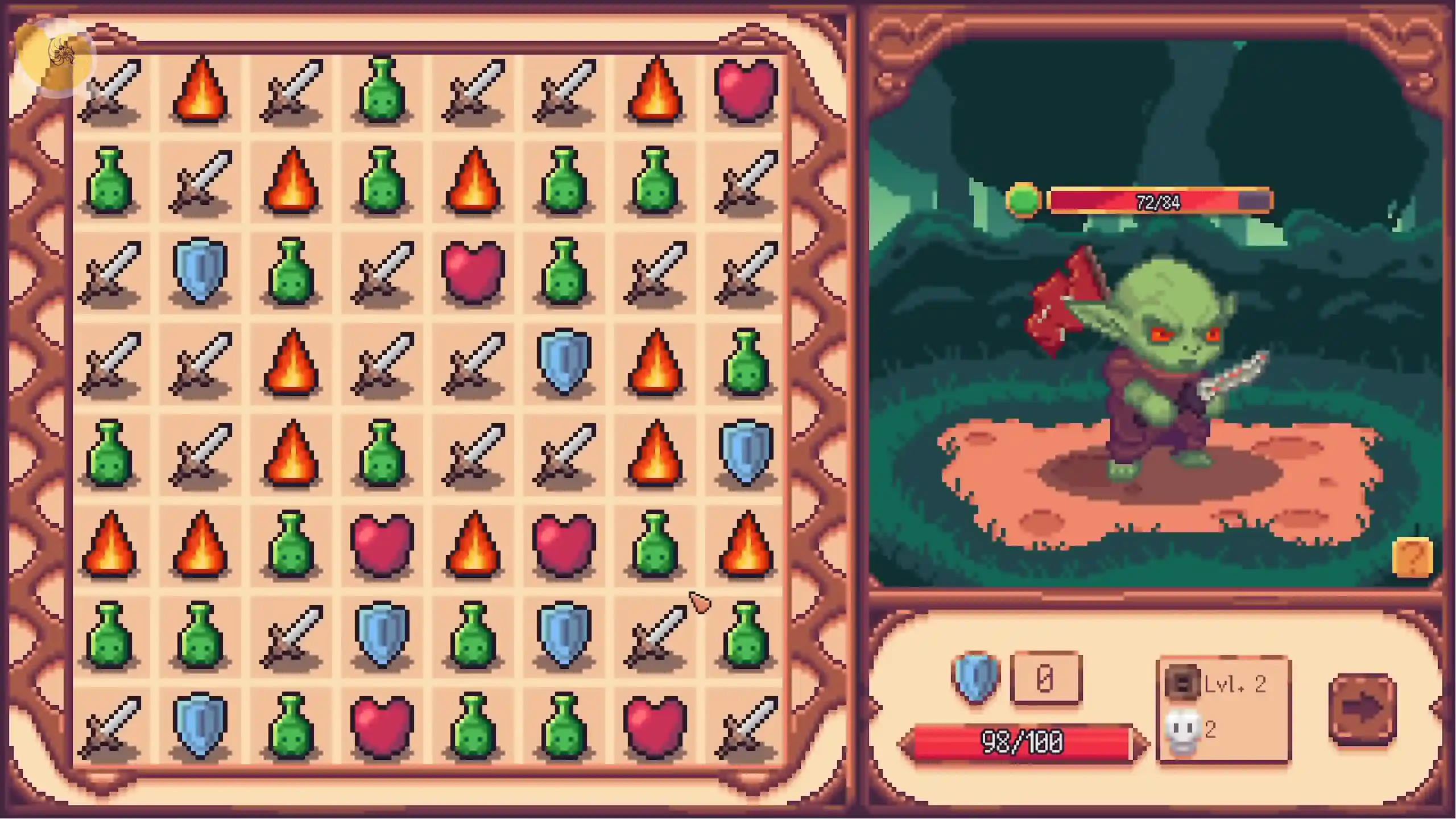This screenshot has height=819, width=1456.
Task: Open the orange question mark help
Action: click(1412, 558)
